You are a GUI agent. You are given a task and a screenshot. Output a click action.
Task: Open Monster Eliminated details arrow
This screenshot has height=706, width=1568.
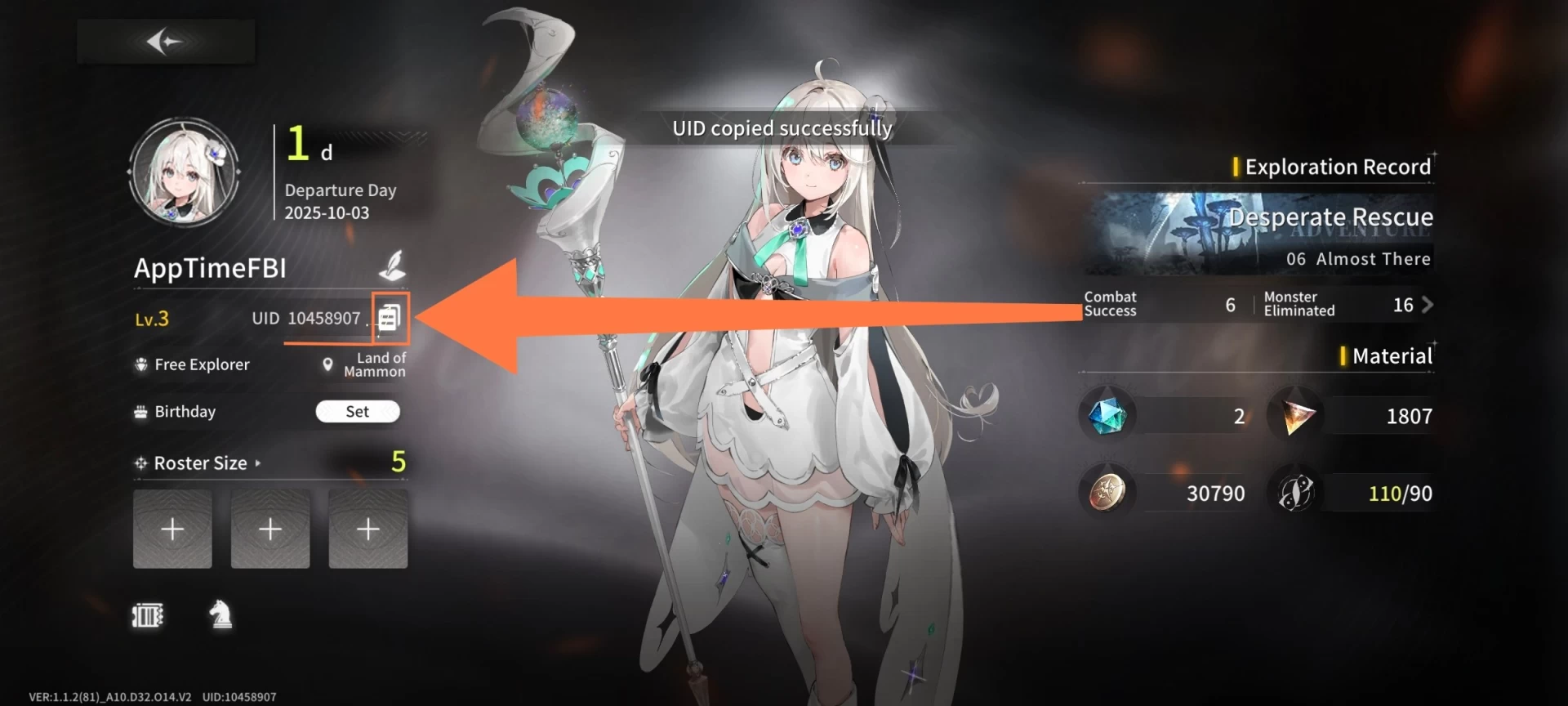pos(1427,305)
